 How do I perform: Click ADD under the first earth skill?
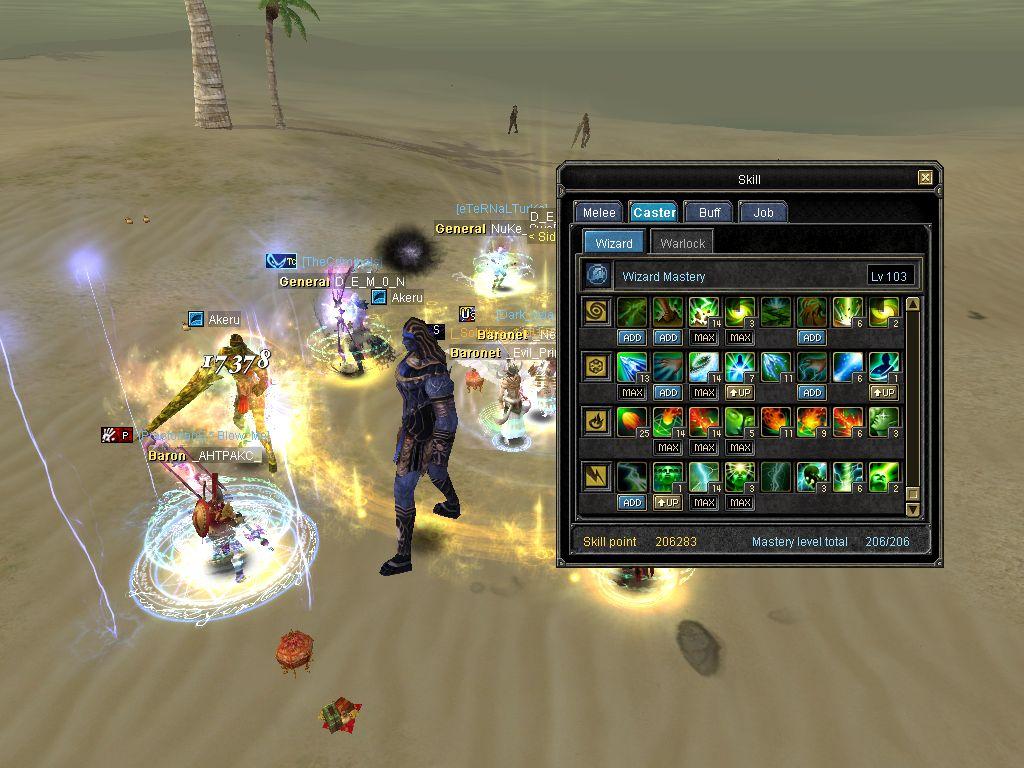[x=632, y=338]
